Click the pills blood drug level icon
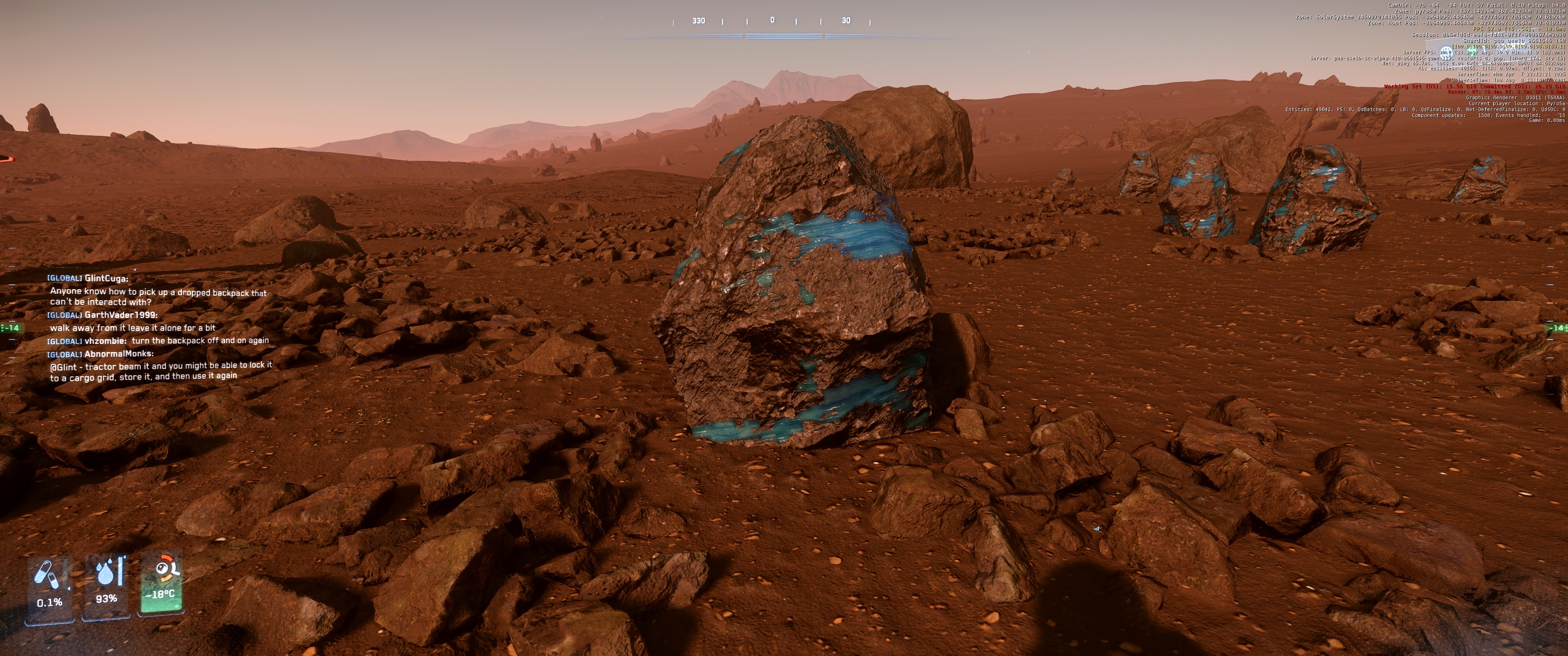The height and width of the screenshot is (656, 1568). coord(47,574)
